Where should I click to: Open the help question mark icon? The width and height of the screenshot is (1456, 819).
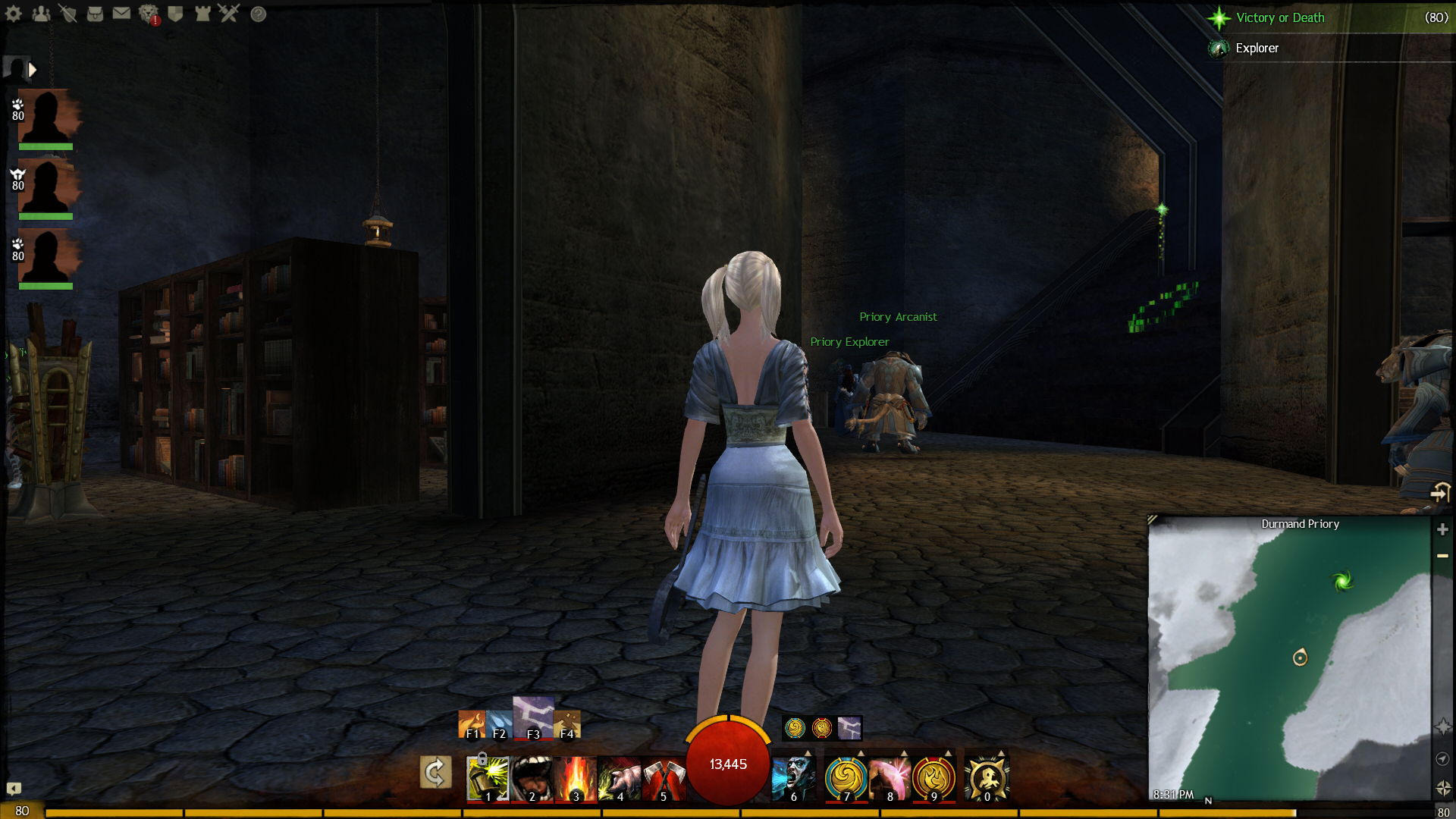(x=259, y=14)
